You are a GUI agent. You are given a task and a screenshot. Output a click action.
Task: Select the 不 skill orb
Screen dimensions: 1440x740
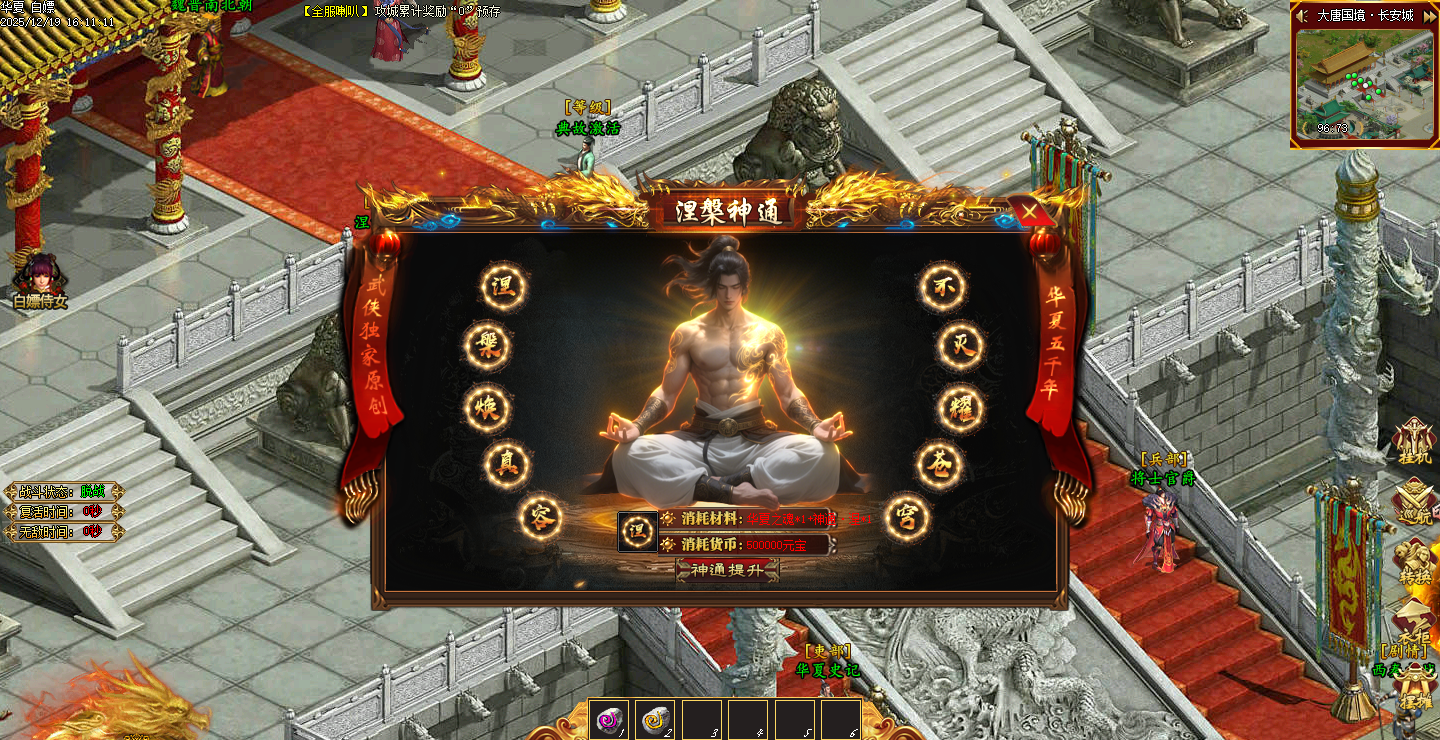pyautogui.click(x=943, y=287)
